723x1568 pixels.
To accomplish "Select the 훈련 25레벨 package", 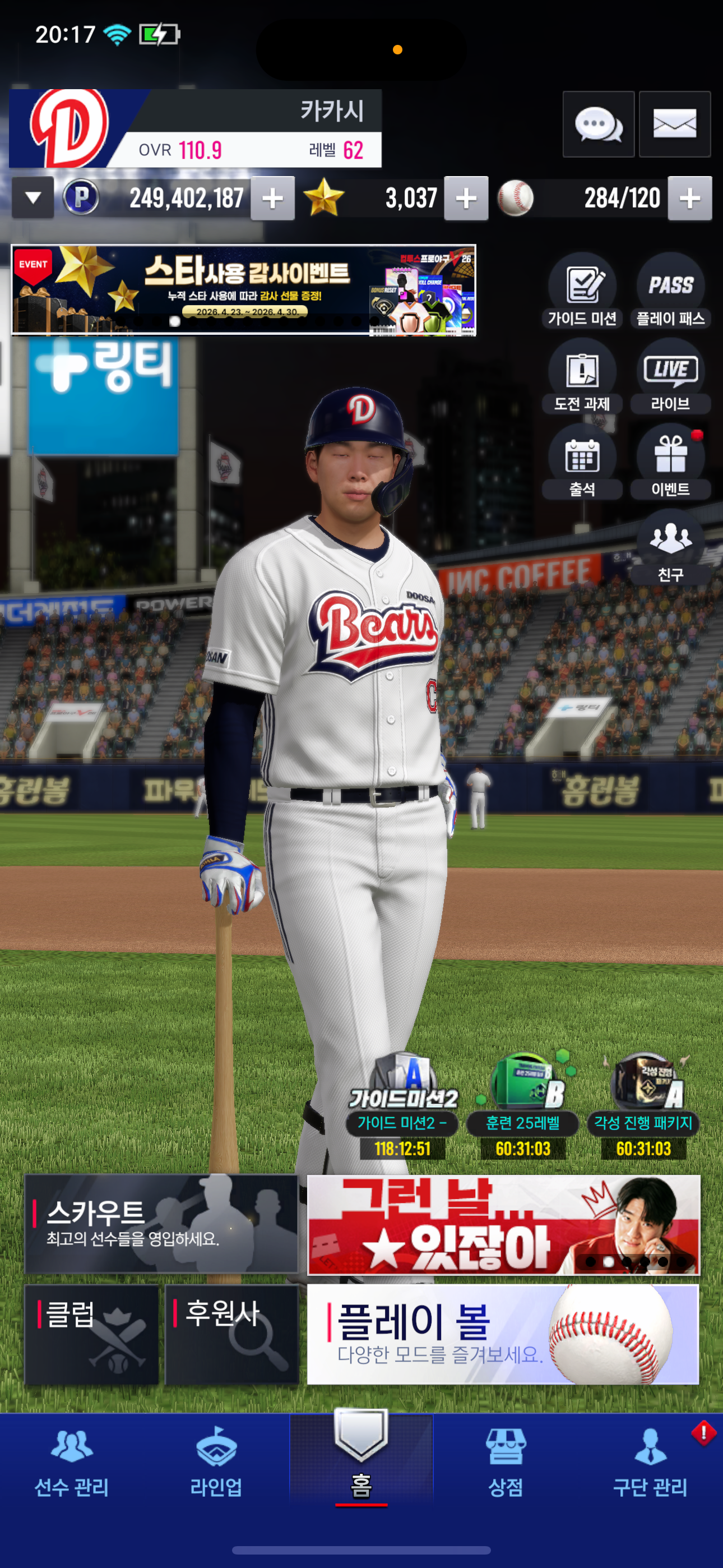I will point(523,1105).
